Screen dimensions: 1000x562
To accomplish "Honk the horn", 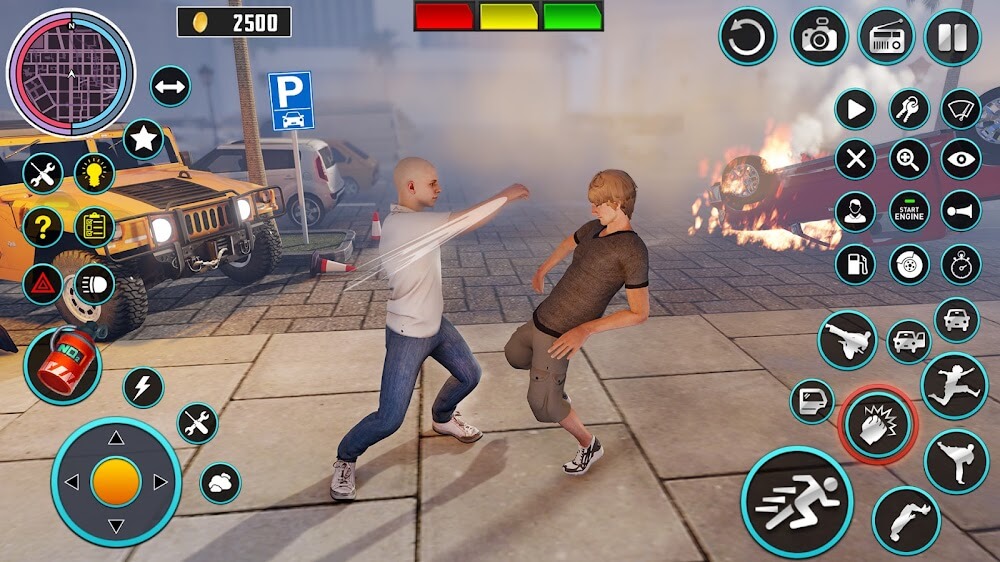I will (961, 211).
